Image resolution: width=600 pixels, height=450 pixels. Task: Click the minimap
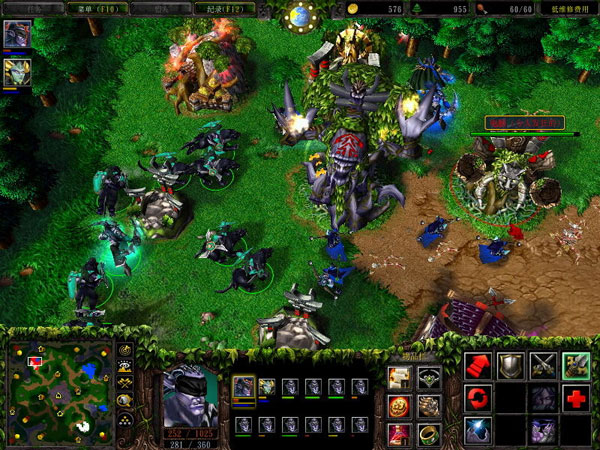point(58,391)
